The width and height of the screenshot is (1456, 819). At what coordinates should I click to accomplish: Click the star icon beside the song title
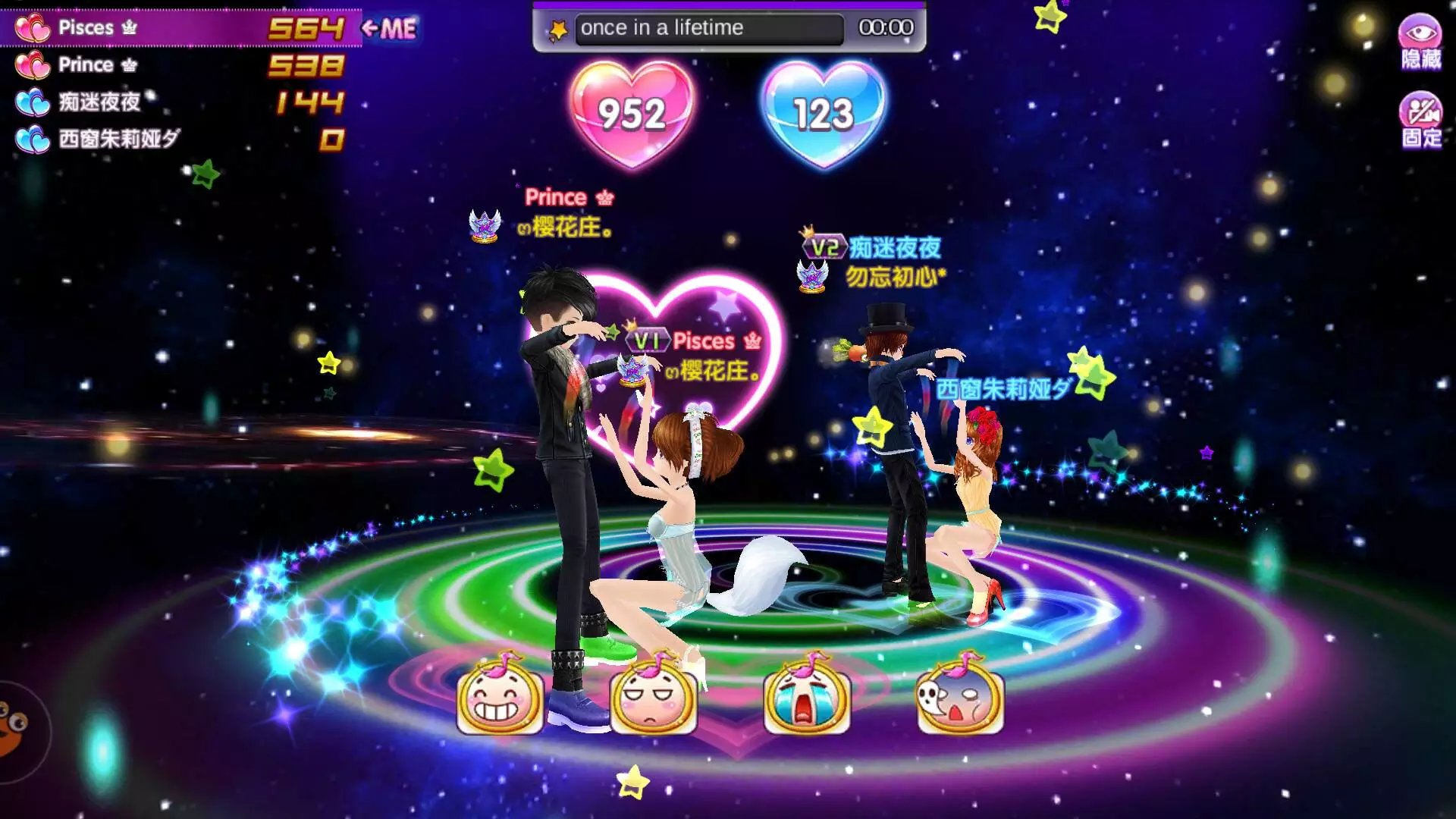(x=559, y=30)
